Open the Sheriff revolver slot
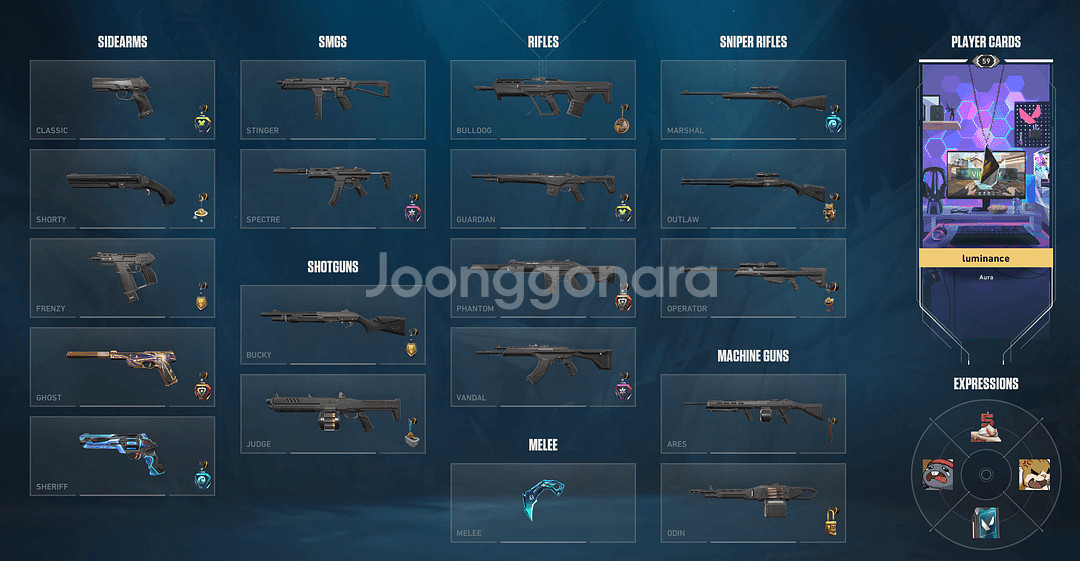The image size is (1080, 561). pyautogui.click(x=122, y=455)
